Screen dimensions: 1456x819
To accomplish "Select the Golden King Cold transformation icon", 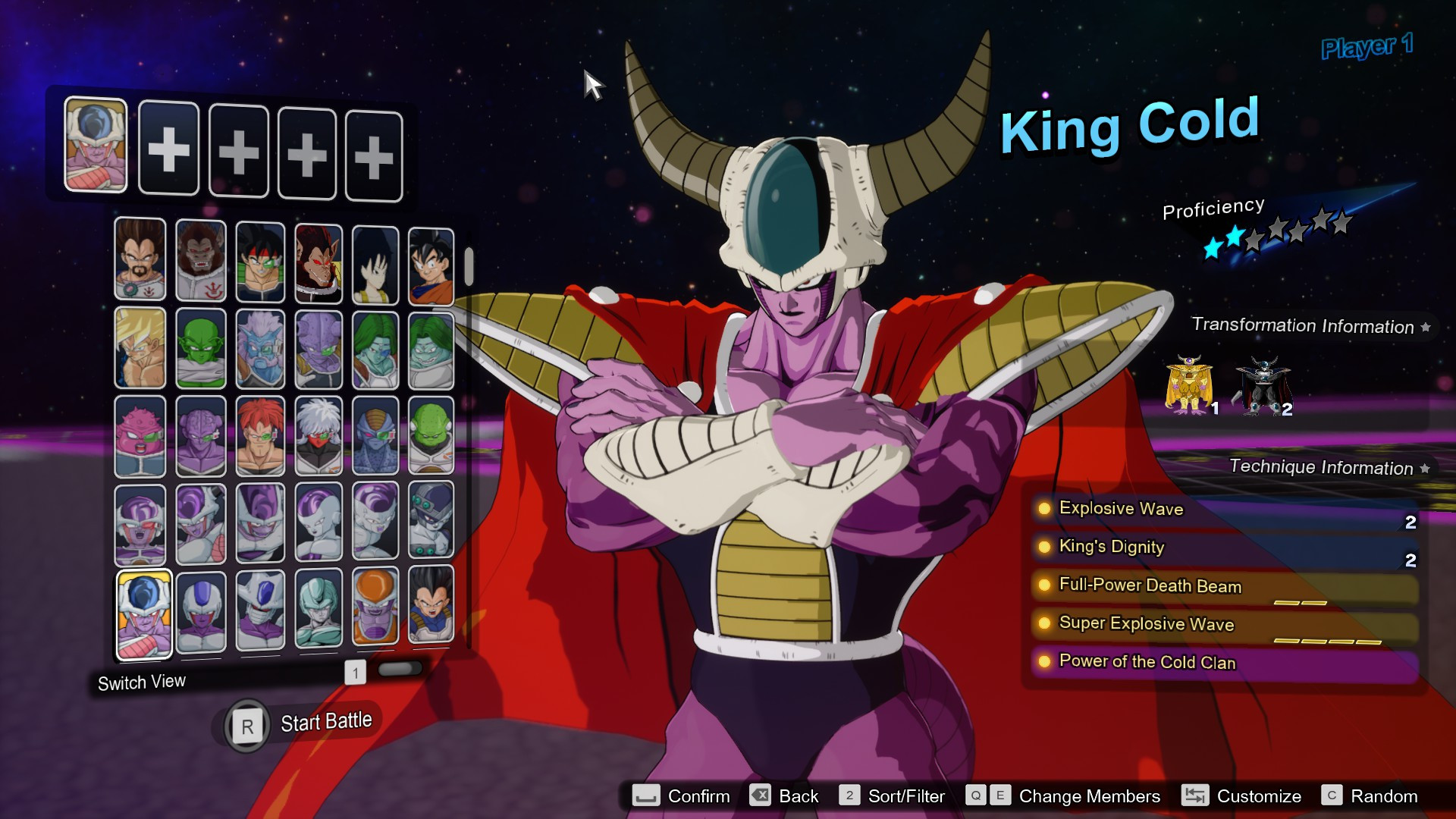I will (x=1190, y=384).
